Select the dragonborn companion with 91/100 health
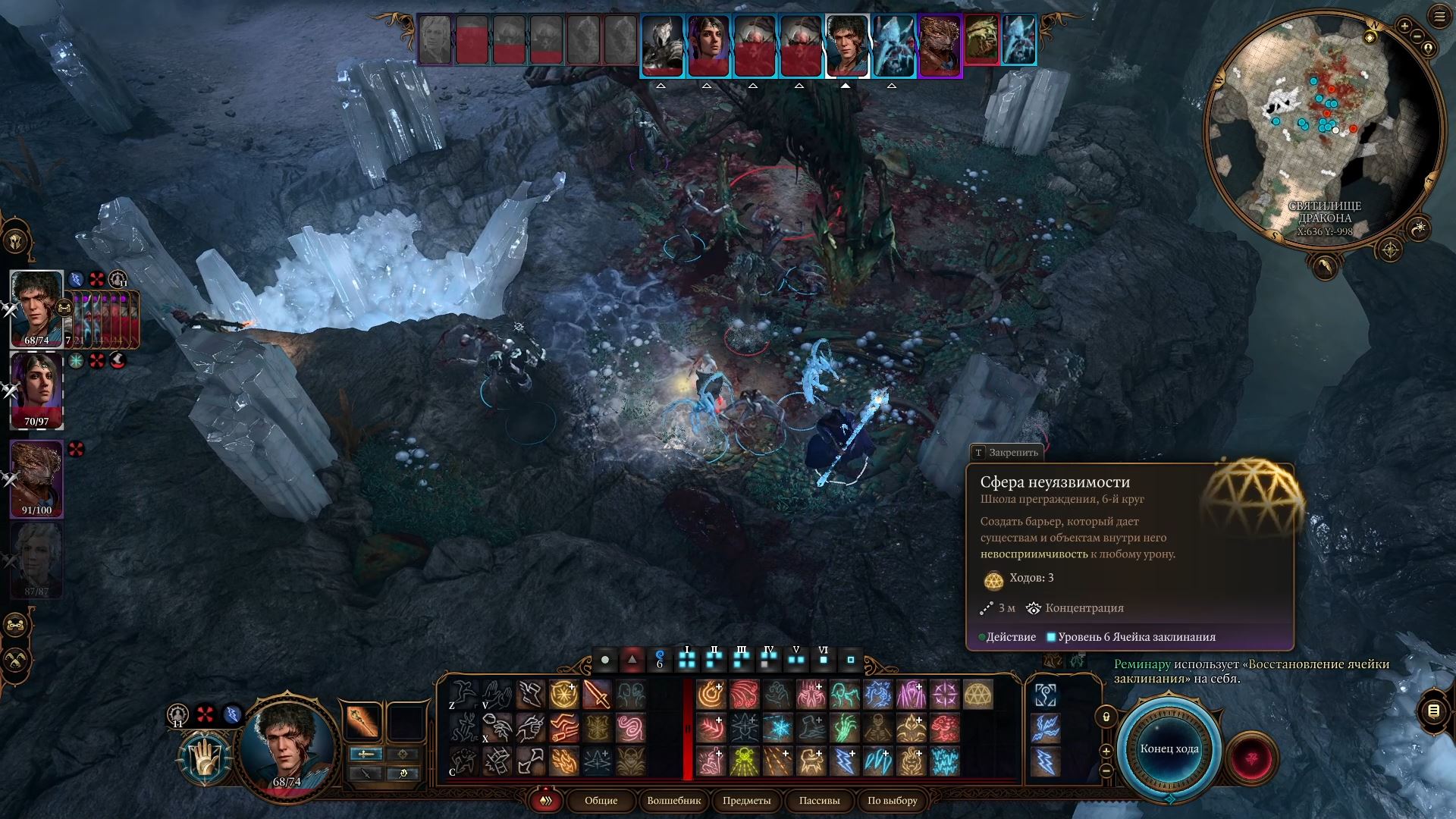 tap(36, 478)
